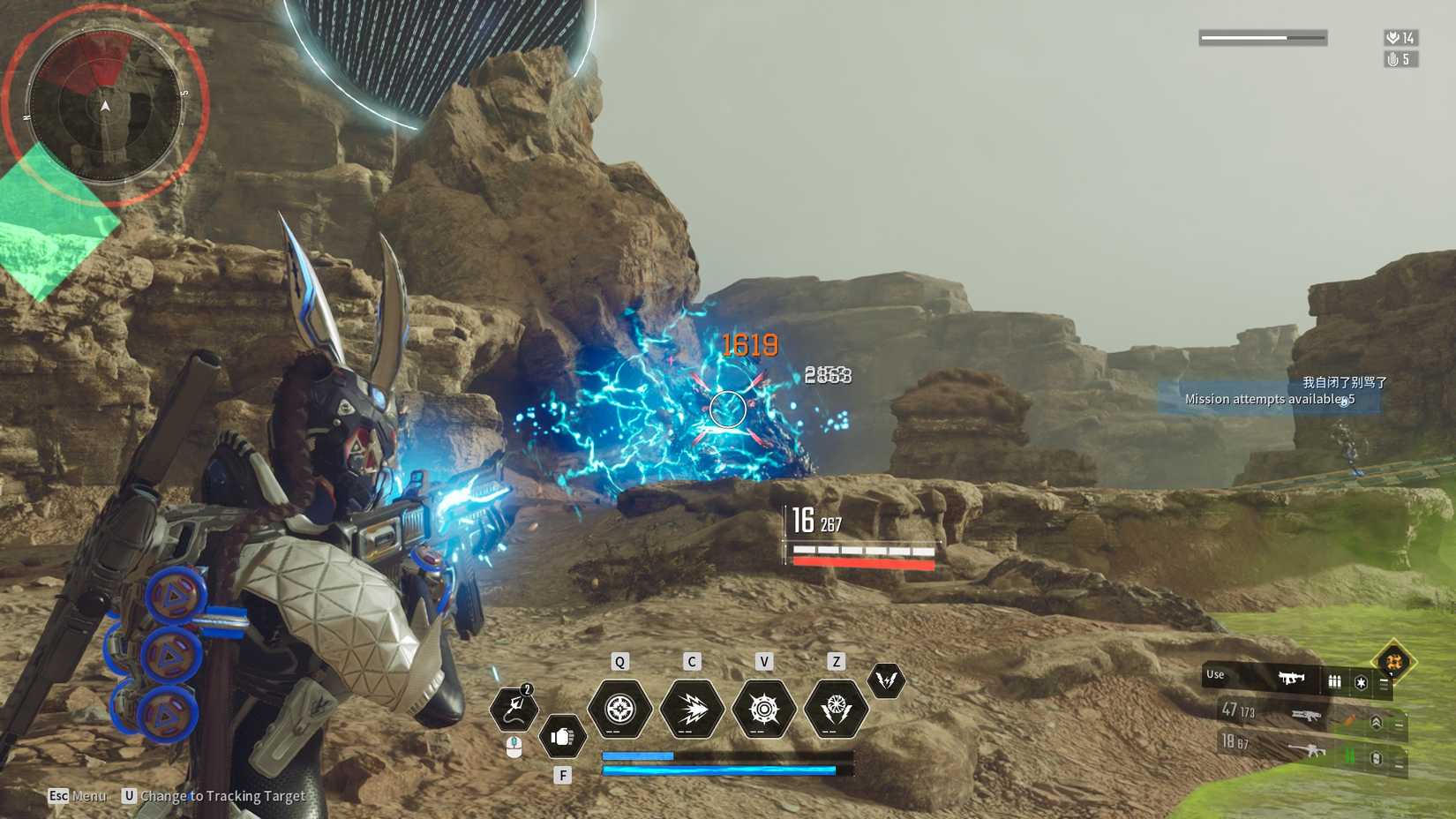Click the small lightning skill hexagon right of Z
The width and height of the screenshot is (1456, 819).
coord(888,680)
